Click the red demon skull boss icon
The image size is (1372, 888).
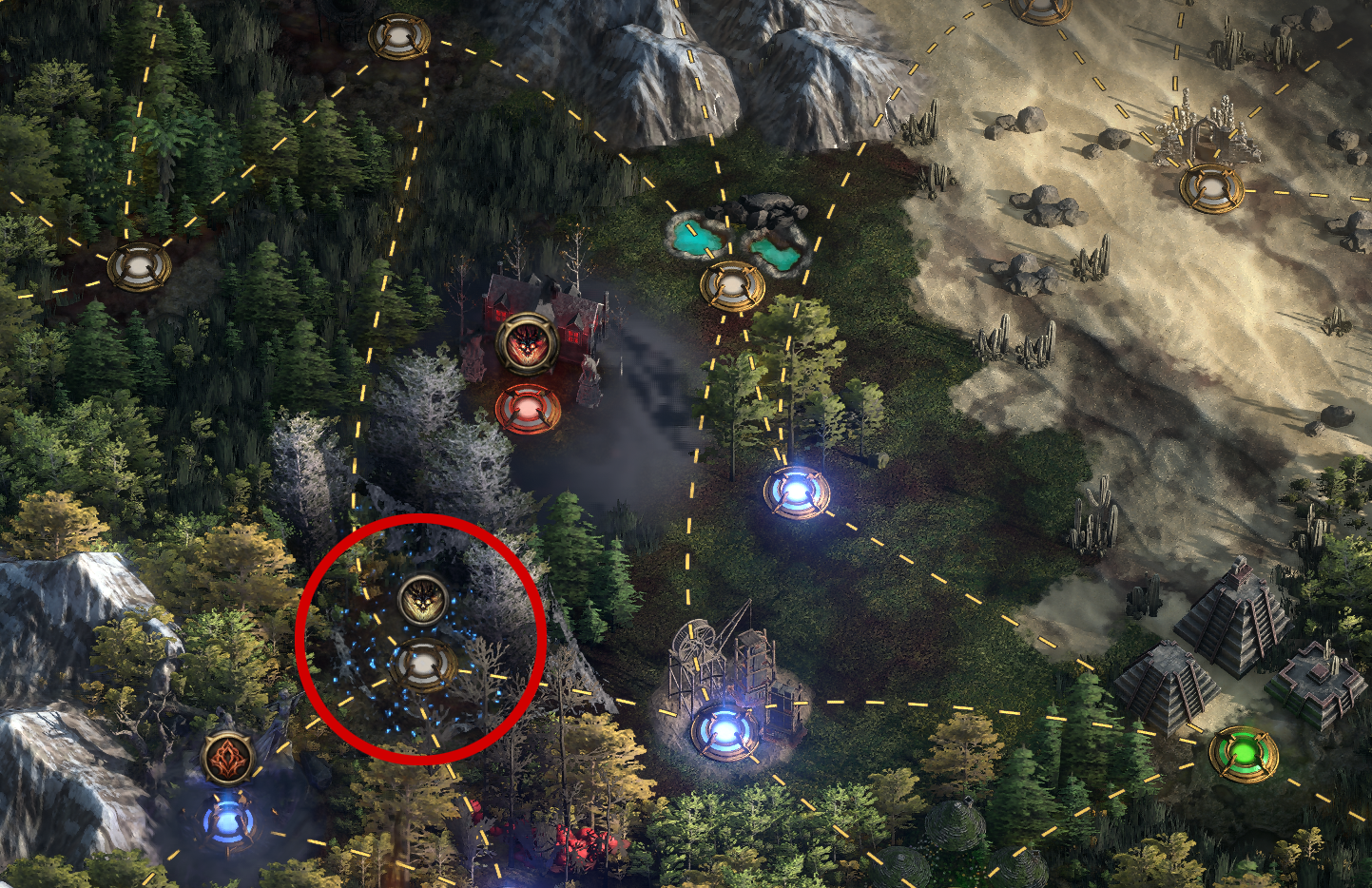tap(526, 343)
